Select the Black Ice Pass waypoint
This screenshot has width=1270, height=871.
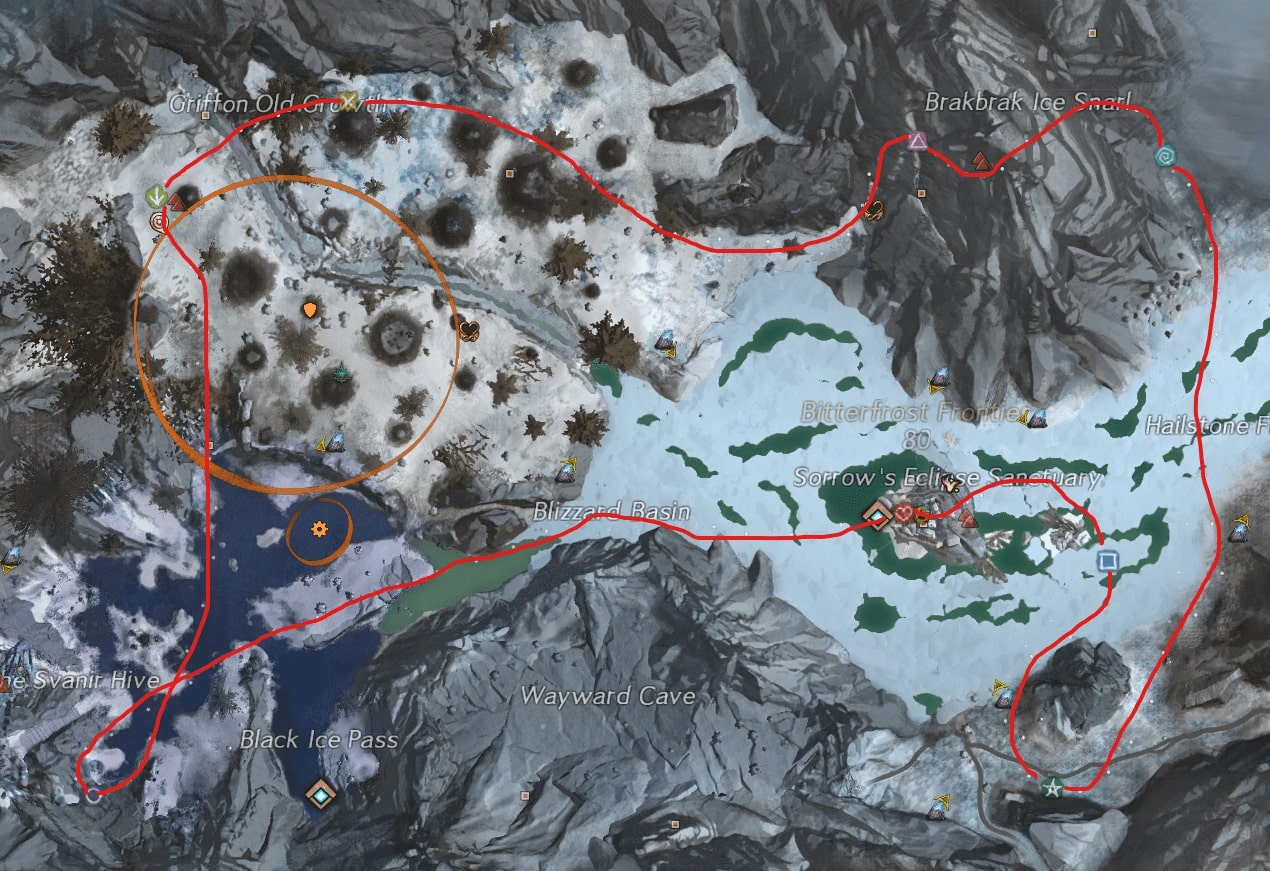321,794
